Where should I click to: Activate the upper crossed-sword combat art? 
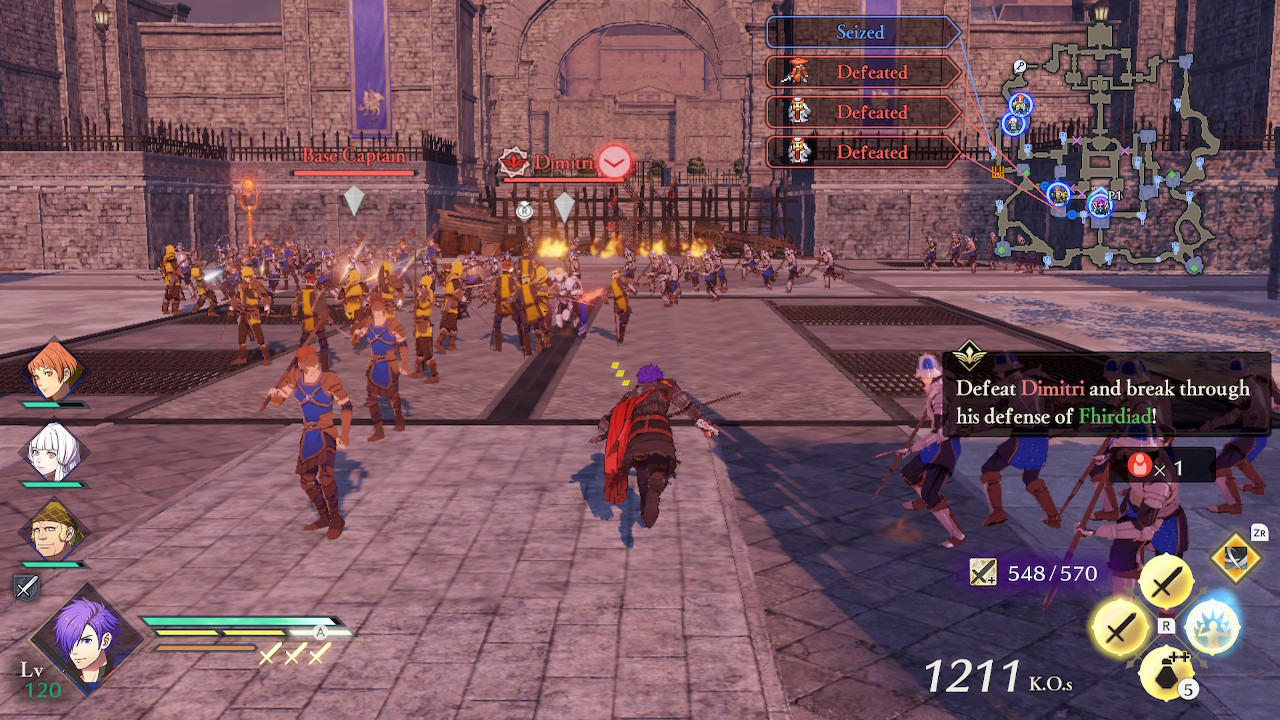click(x=1166, y=583)
